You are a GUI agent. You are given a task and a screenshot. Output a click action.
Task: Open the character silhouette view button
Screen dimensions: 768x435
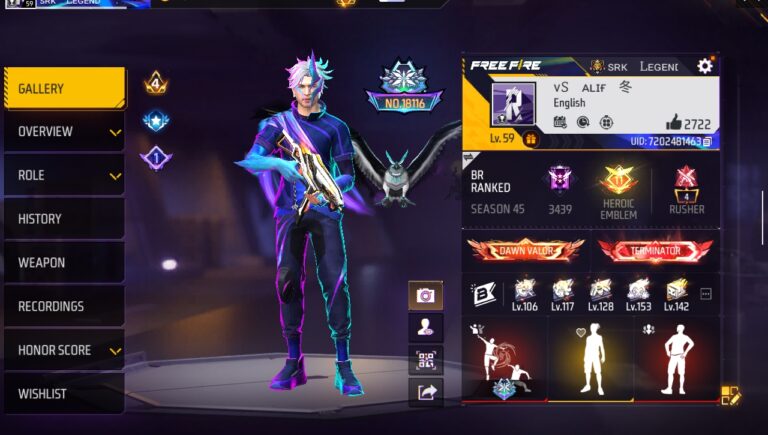[x=426, y=327]
